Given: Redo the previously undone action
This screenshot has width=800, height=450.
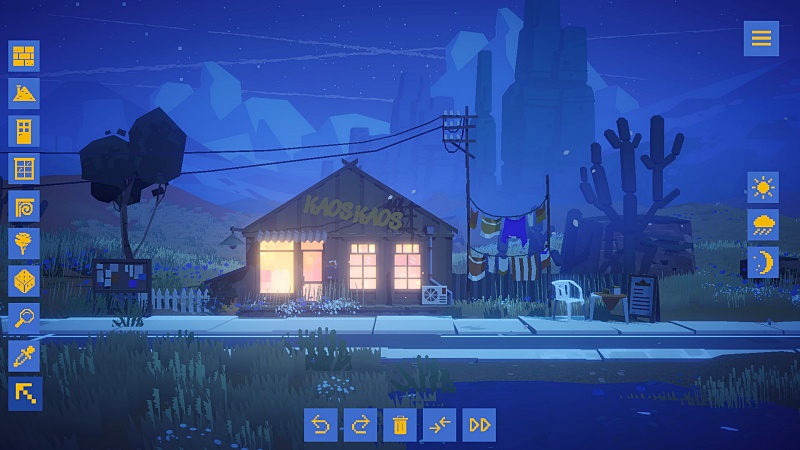Looking at the screenshot, I should click(x=360, y=425).
